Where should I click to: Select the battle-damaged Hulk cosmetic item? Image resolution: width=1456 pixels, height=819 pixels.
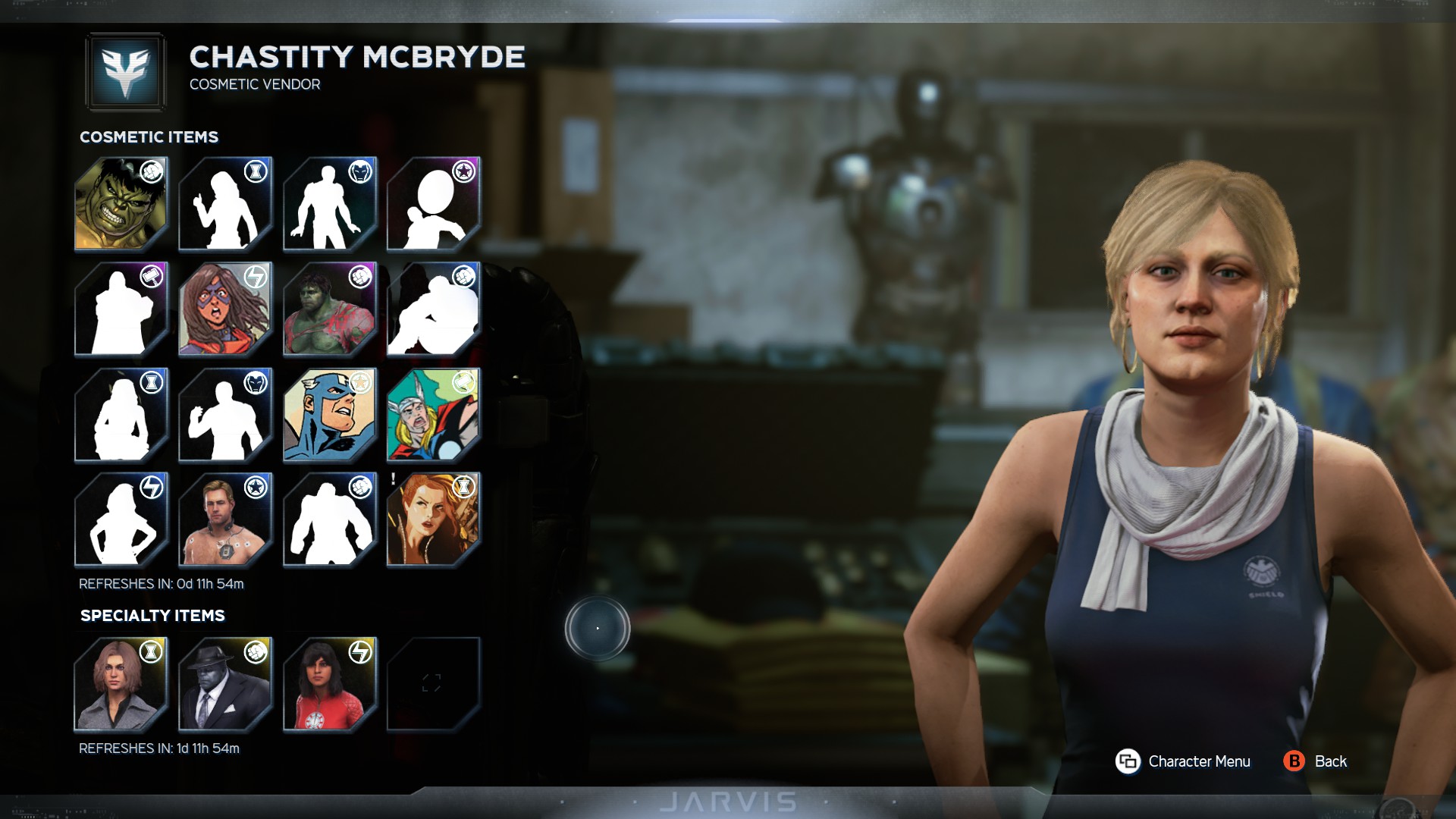(329, 309)
